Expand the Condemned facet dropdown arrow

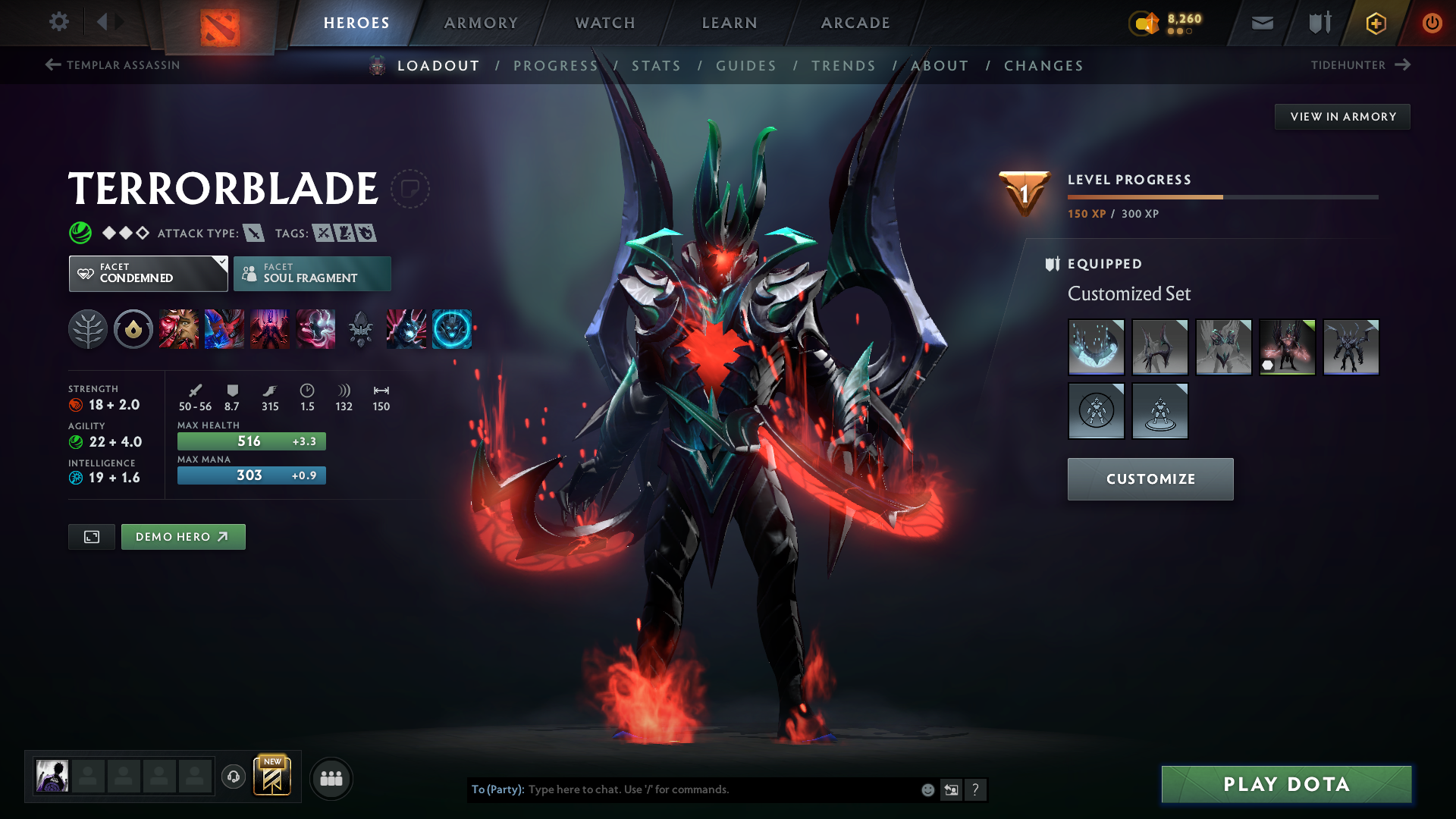pos(221,264)
